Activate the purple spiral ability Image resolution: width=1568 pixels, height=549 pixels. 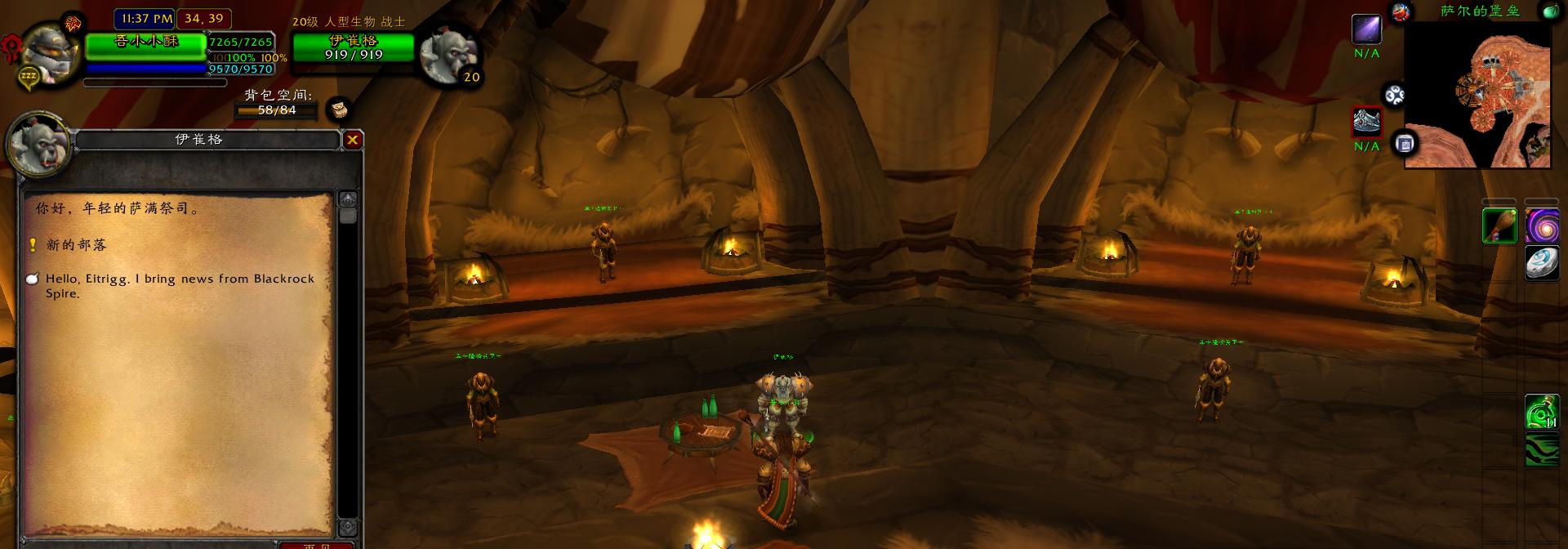point(1542,225)
